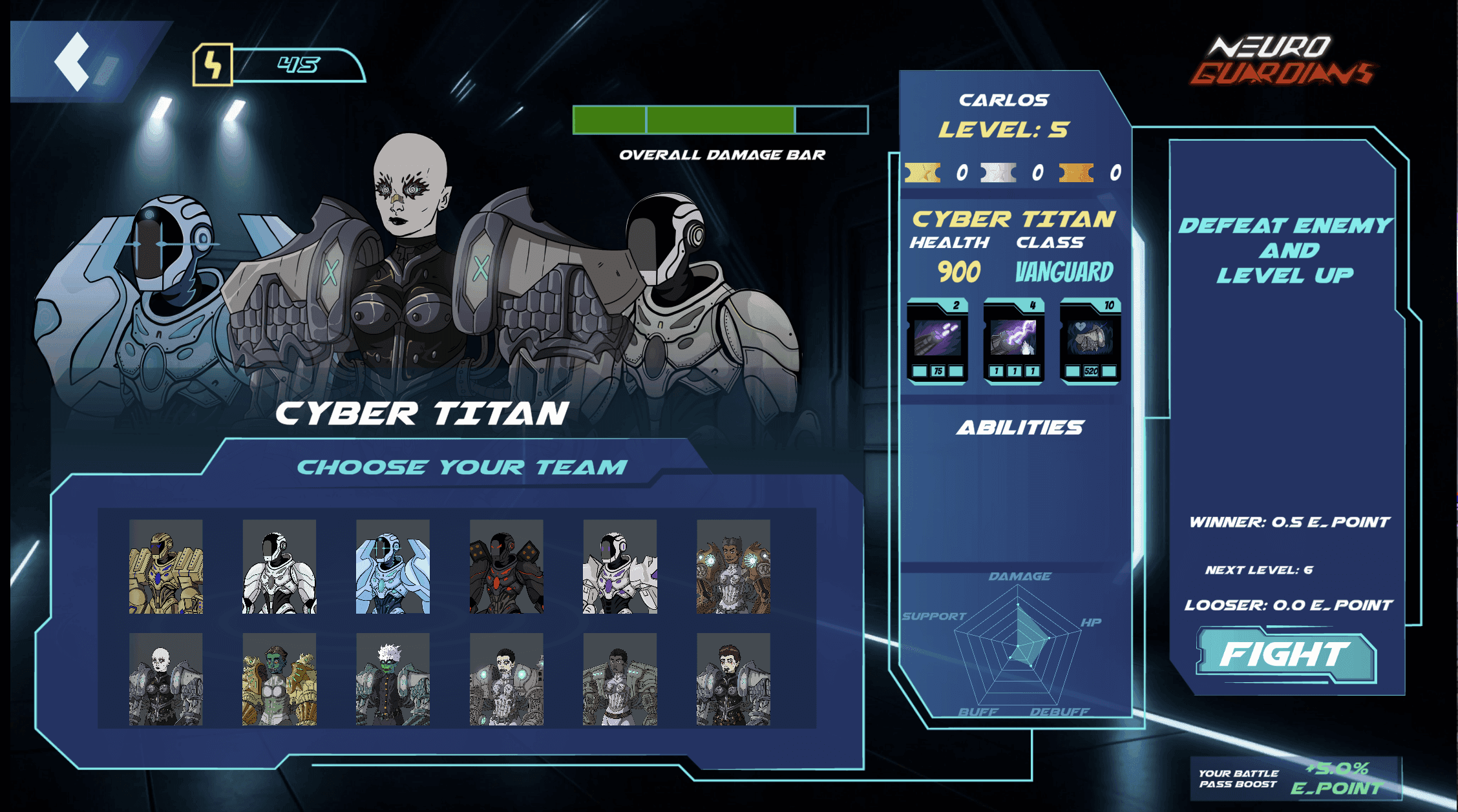Screen dimensions: 1458x812
Task: Toggle the black and red armored guardian
Action: coord(506,568)
